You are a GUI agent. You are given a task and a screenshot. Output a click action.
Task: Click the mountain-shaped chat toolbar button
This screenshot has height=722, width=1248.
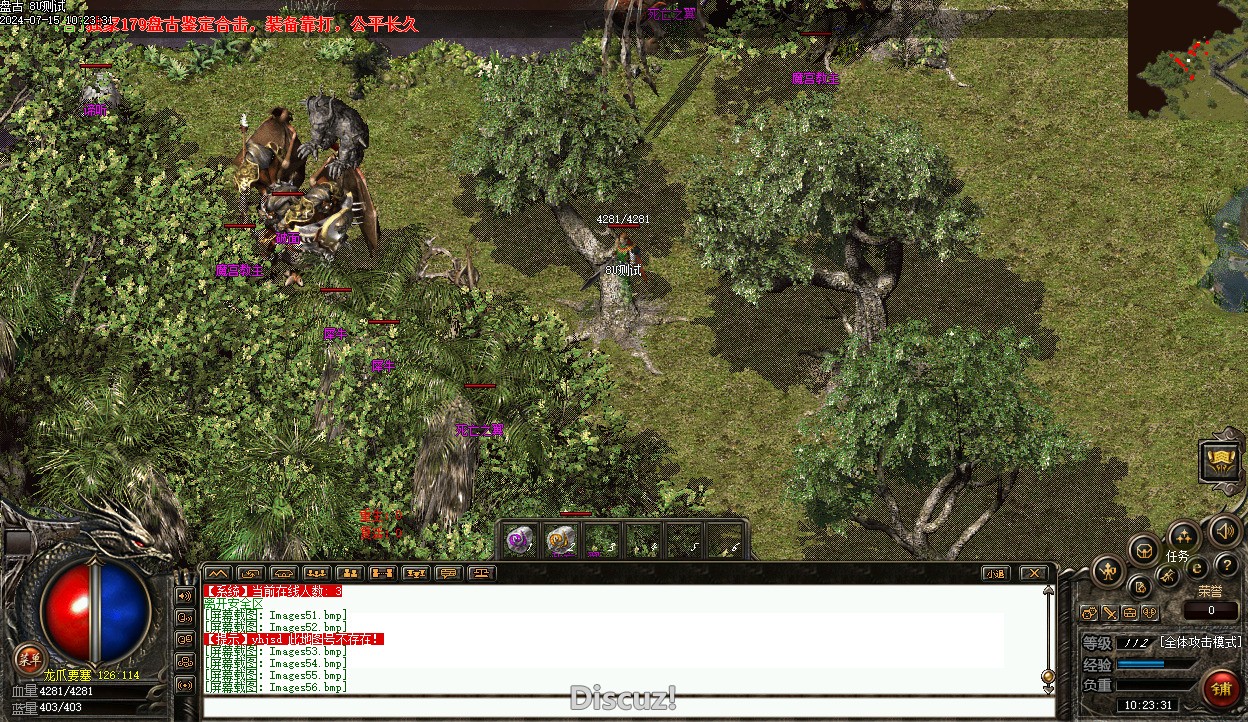pos(217,574)
